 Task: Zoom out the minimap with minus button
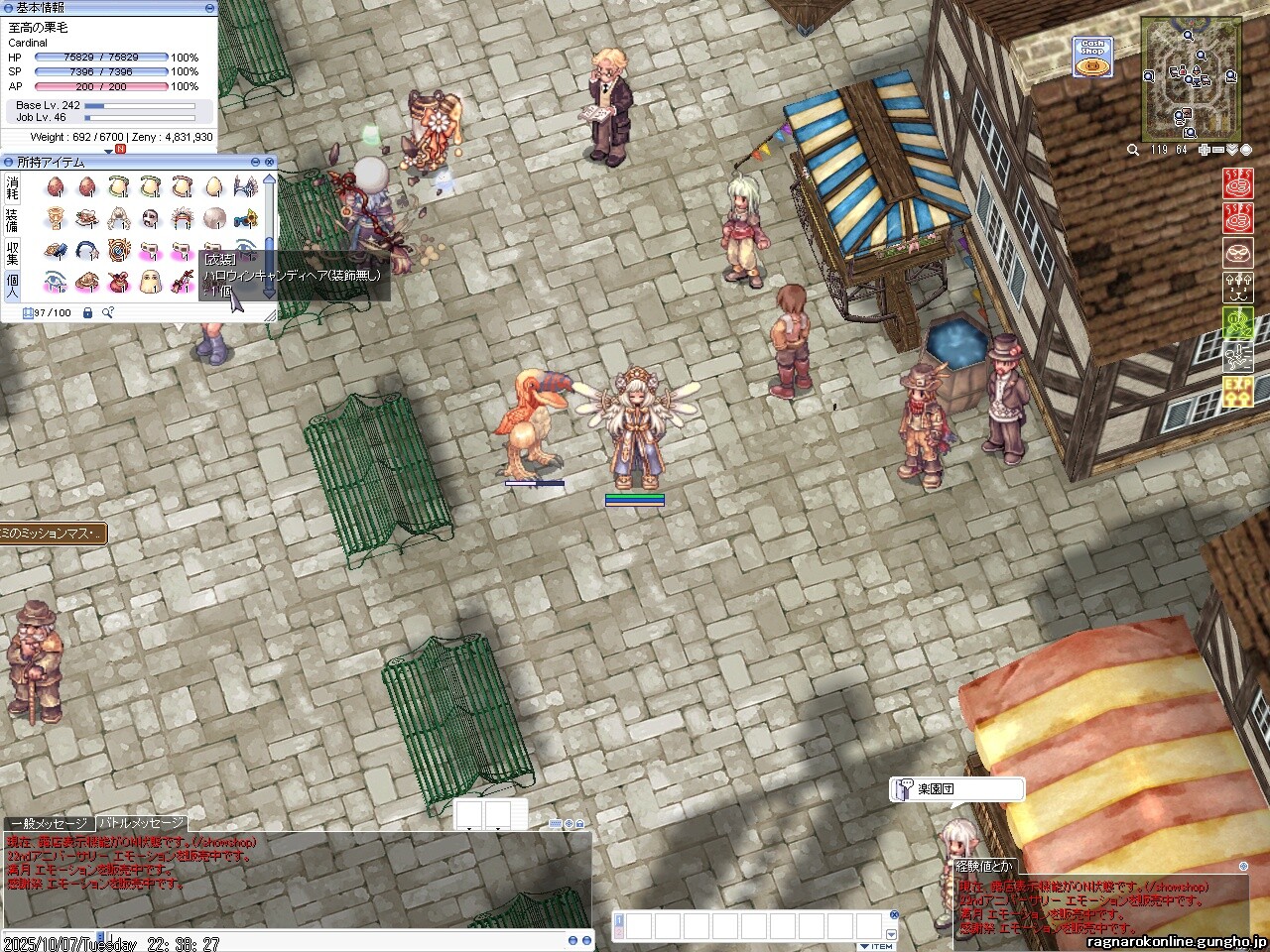point(1218,150)
